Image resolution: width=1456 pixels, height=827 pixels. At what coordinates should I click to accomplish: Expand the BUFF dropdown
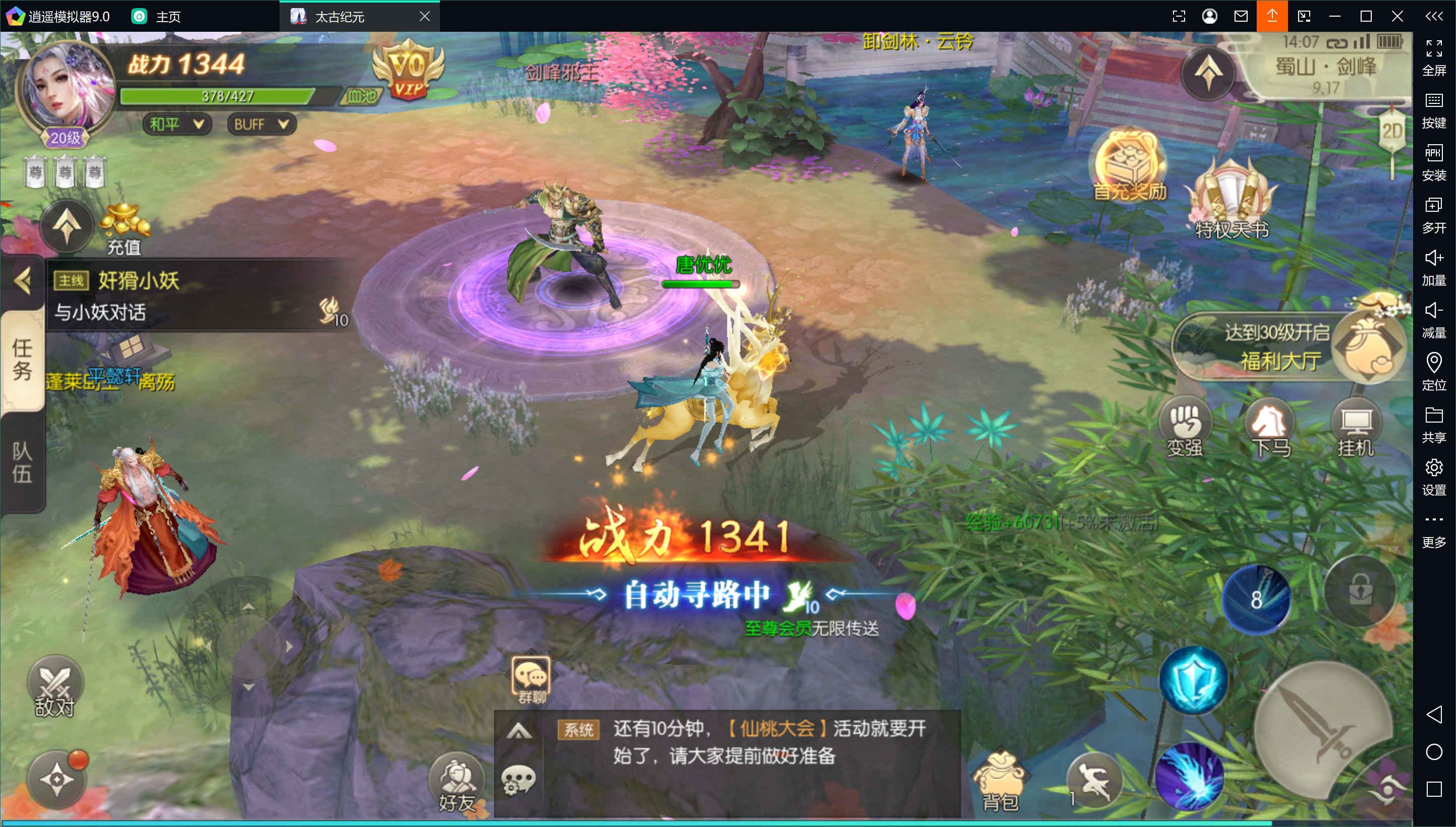261,124
